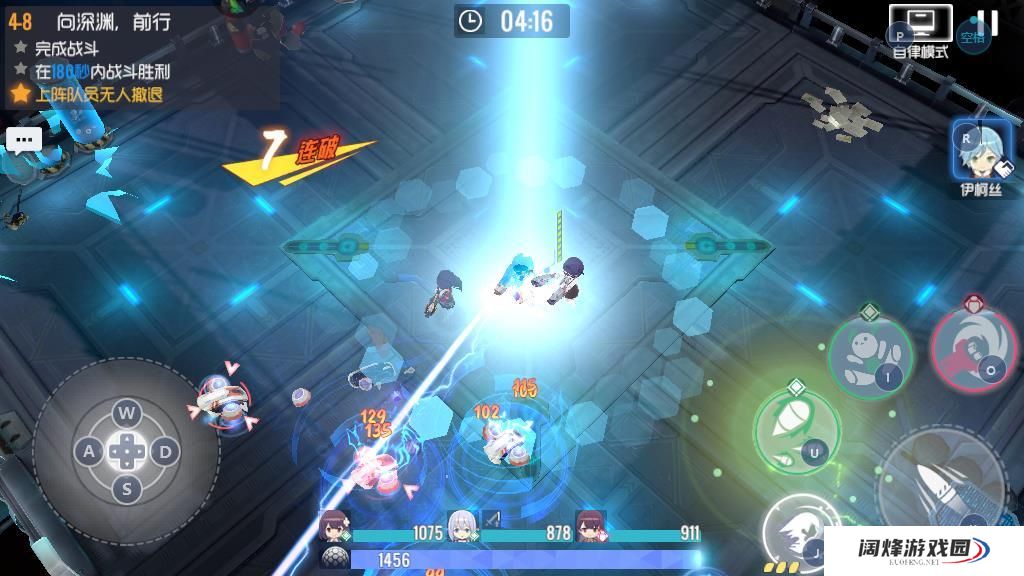Select the dark-red-haired team member portrait
The width and height of the screenshot is (1024, 576).
[x=589, y=525]
